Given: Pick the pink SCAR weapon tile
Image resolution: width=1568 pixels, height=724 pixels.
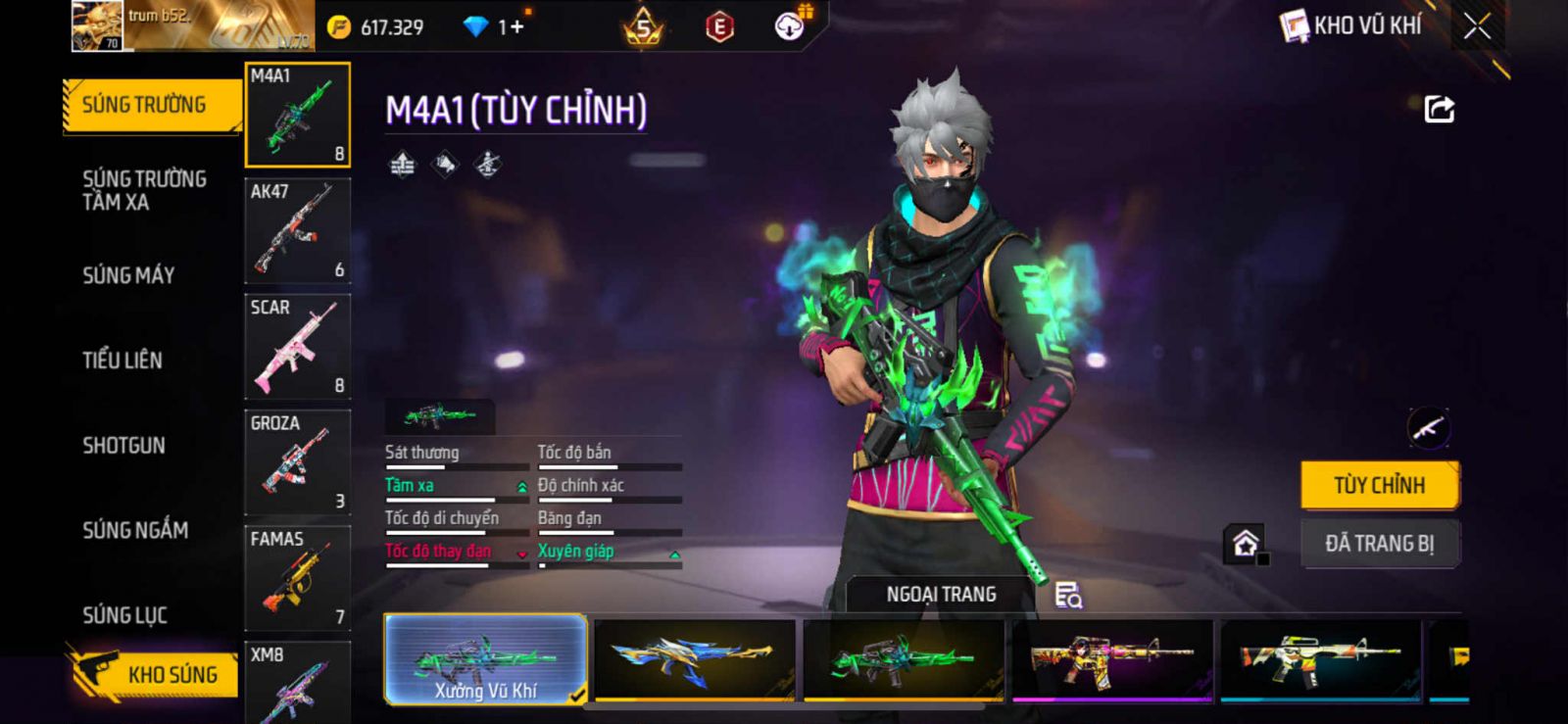Looking at the screenshot, I should click(x=297, y=347).
